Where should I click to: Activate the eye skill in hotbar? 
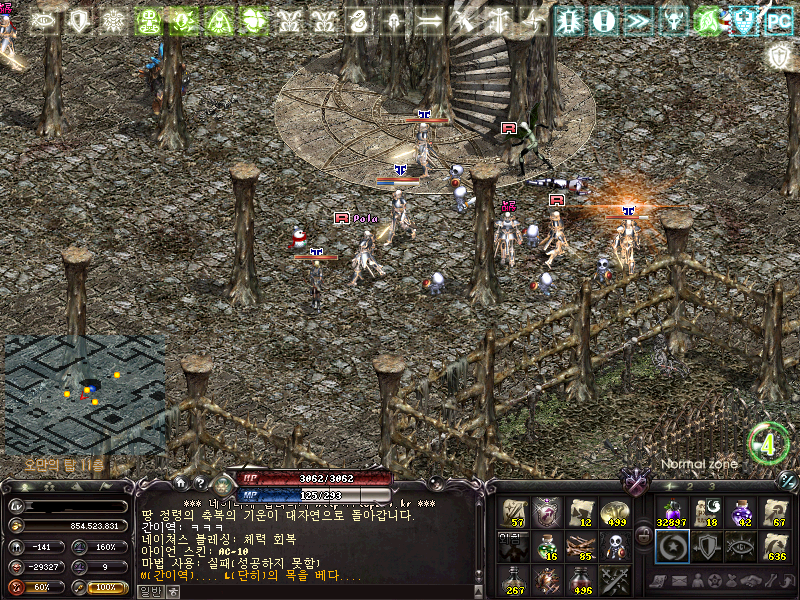click(741, 546)
